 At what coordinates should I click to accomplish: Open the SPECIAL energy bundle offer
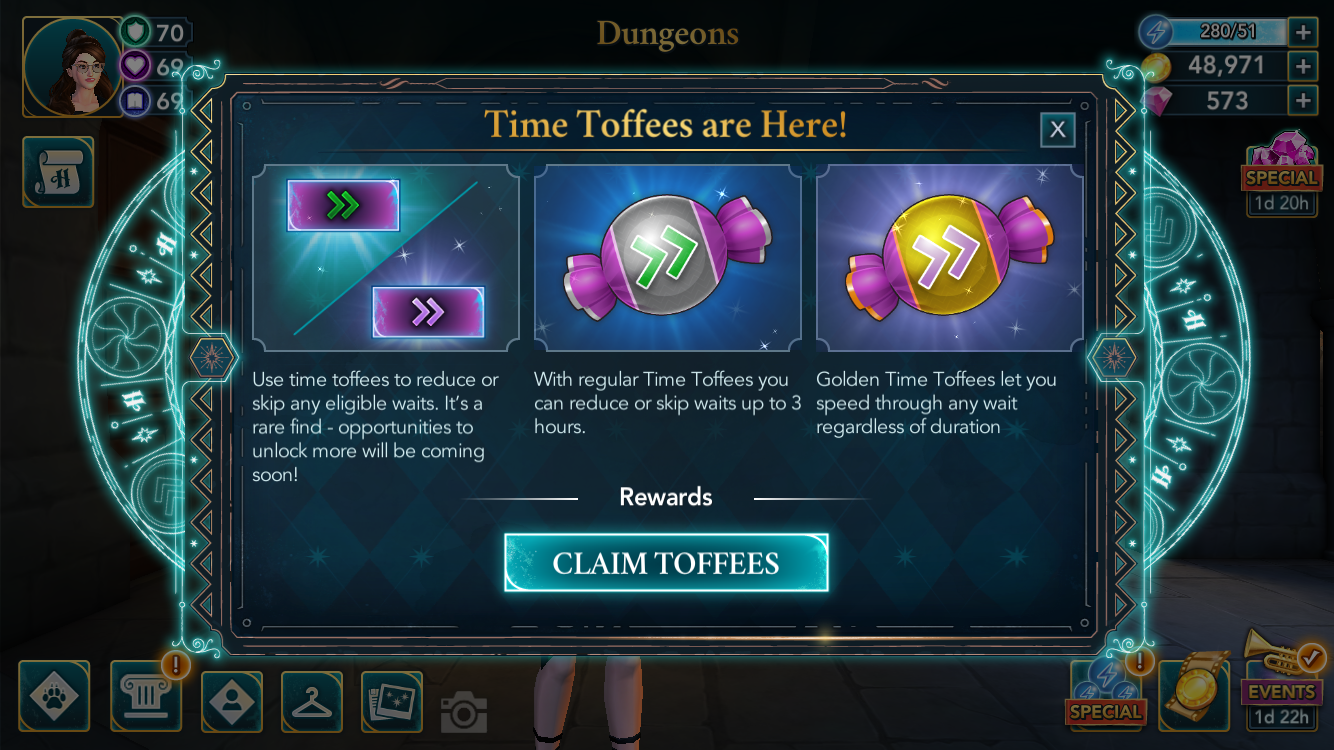(x=1106, y=696)
